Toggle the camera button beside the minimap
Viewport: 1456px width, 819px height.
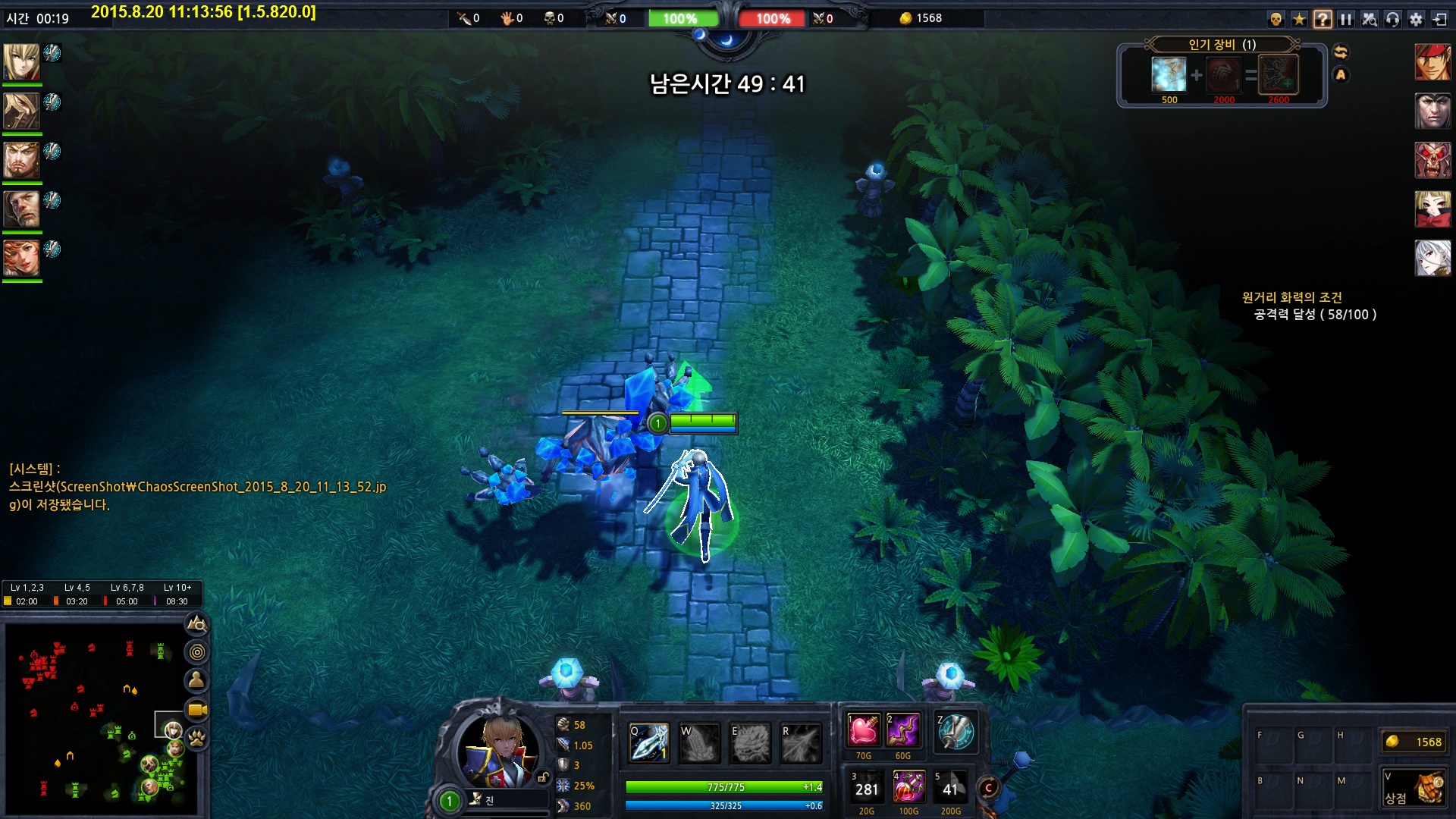pyautogui.click(x=197, y=710)
